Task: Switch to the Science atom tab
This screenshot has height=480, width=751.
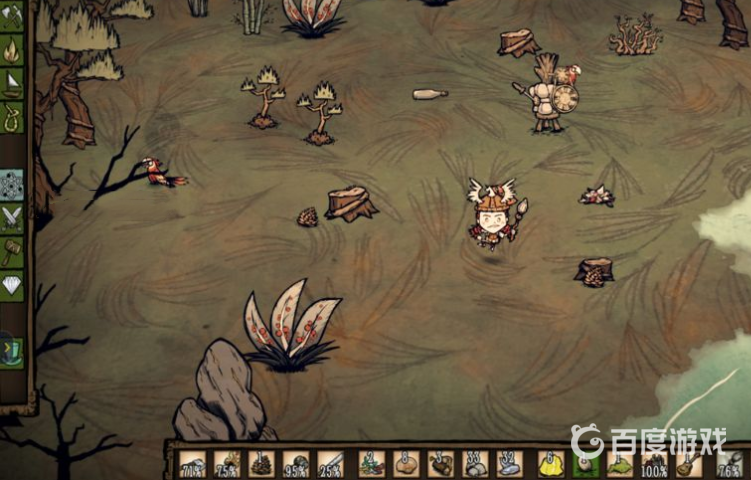Action: click(x=12, y=185)
